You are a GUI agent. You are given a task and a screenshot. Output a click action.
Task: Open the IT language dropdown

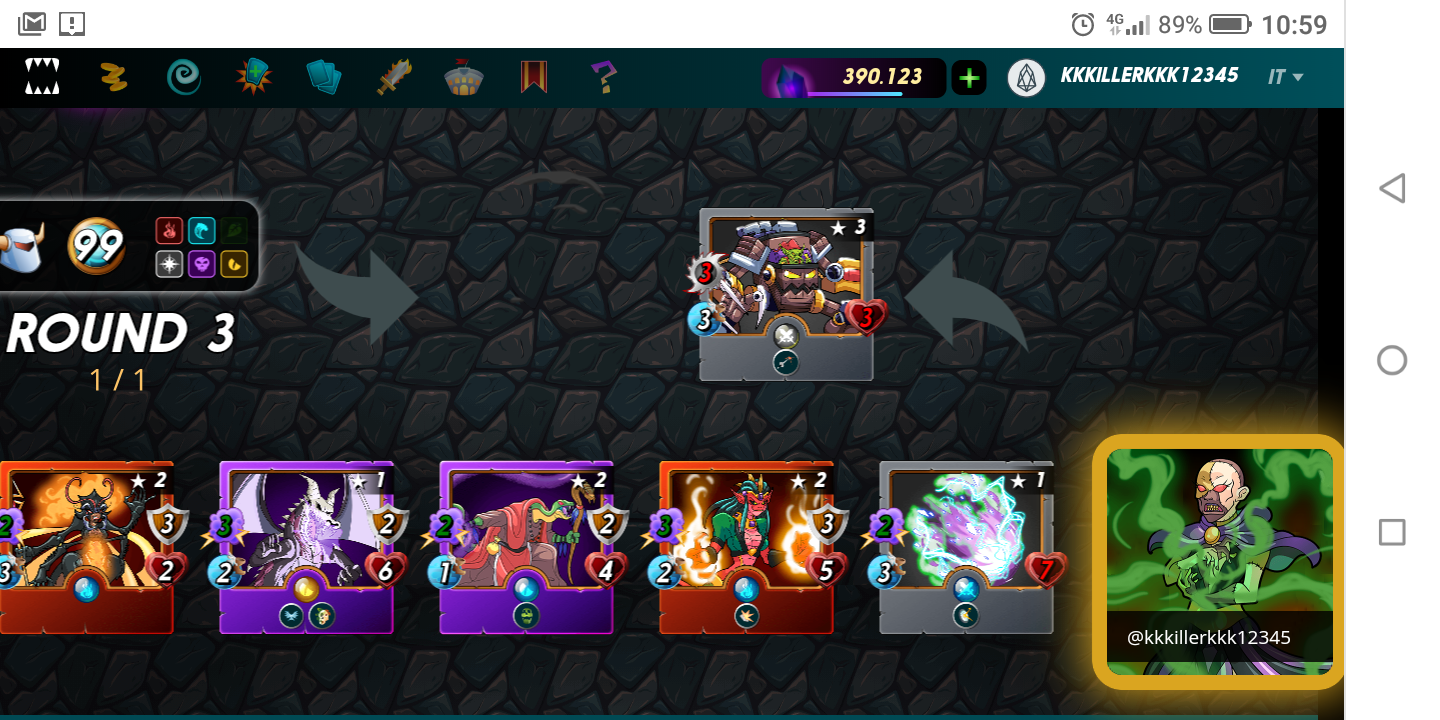[1286, 77]
